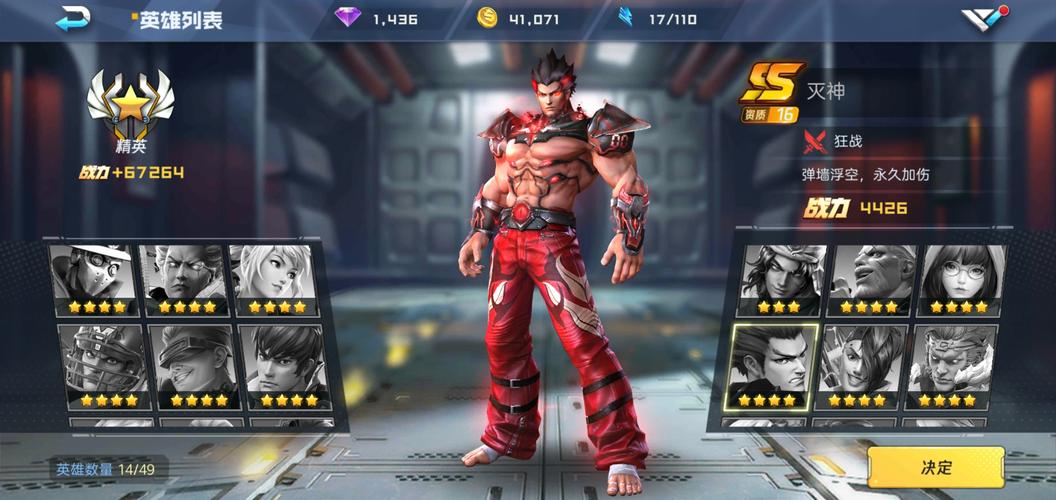
Task: Open the 精英 star rank badge
Action: pyautogui.click(x=130, y=110)
